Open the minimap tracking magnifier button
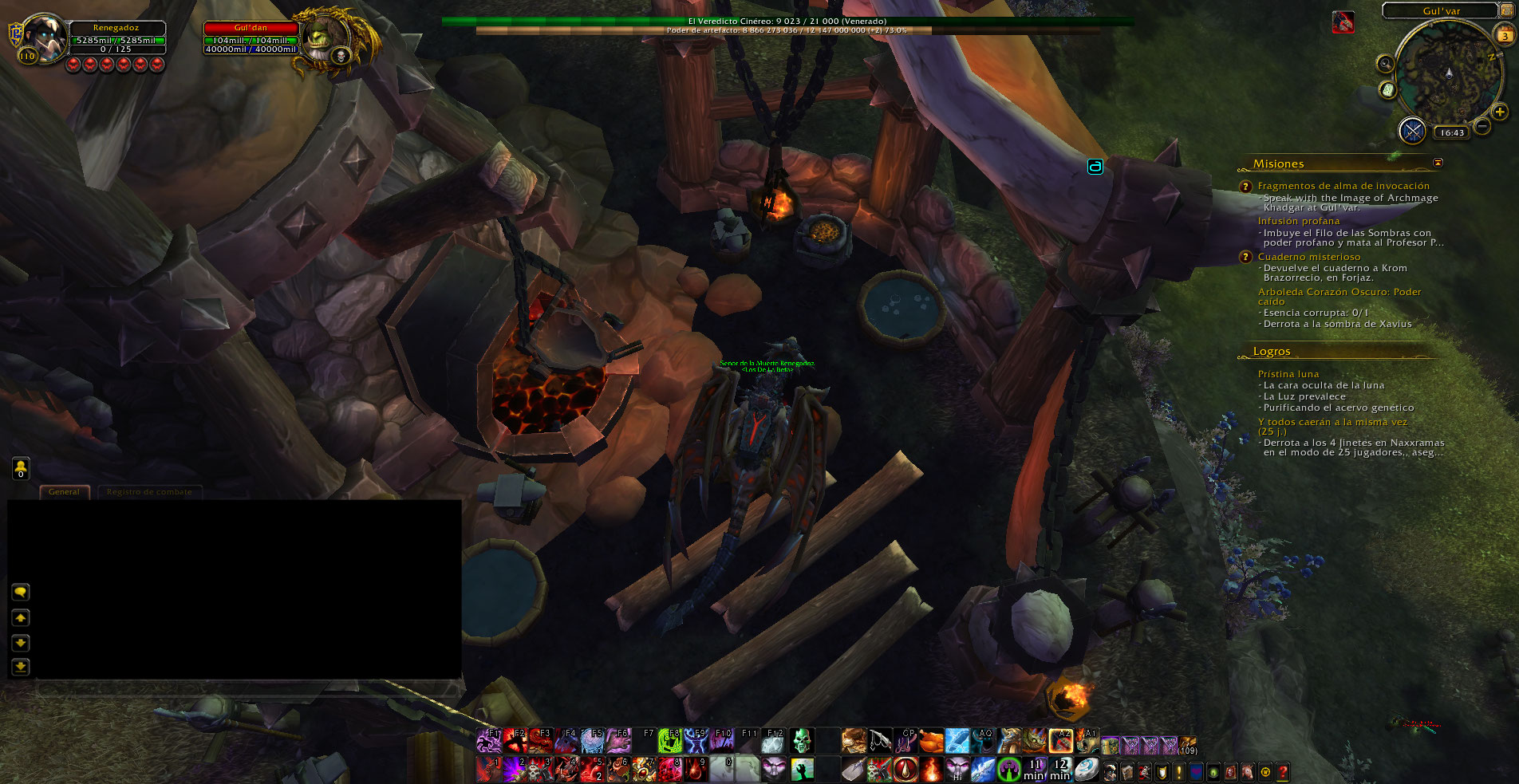1519x784 pixels. click(1386, 64)
